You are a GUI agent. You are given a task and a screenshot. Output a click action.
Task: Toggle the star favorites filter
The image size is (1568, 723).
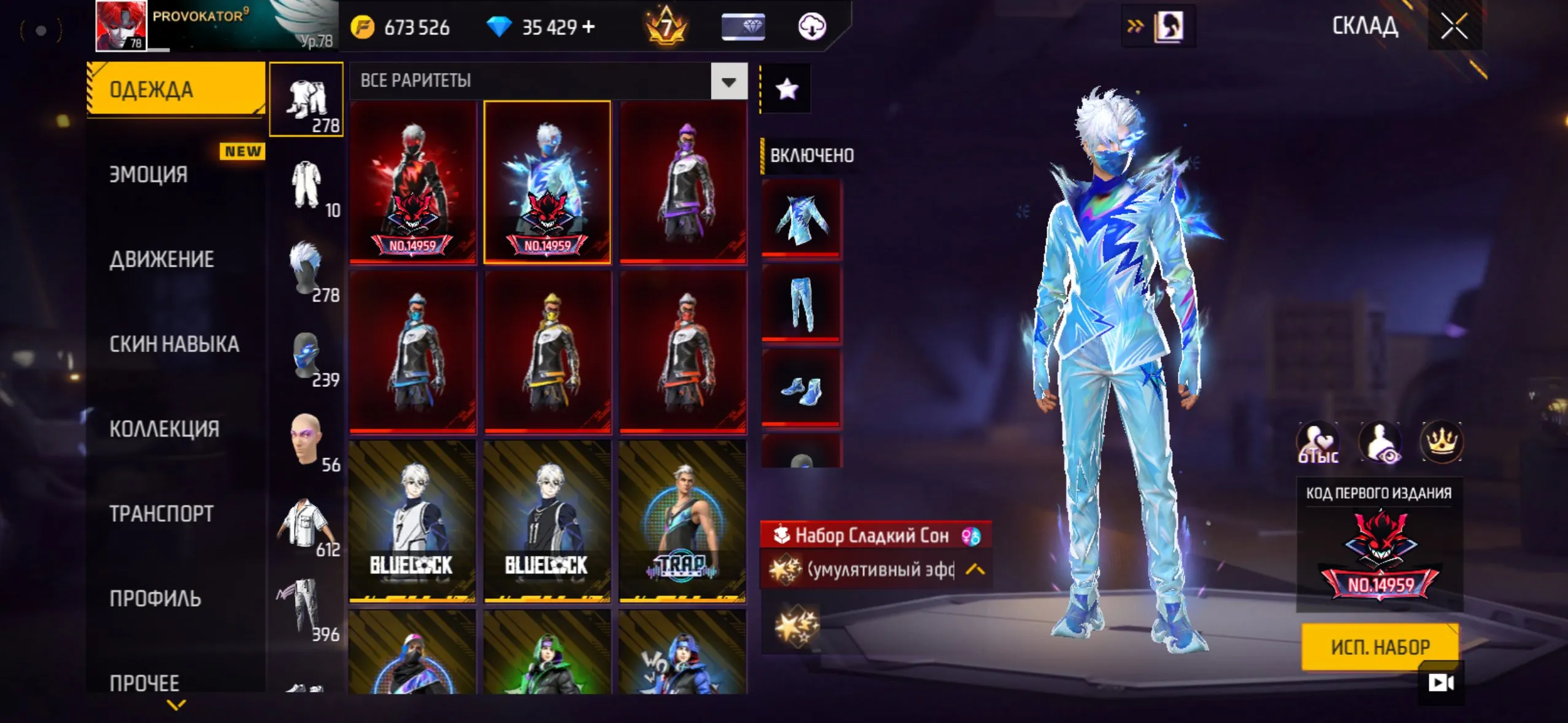coord(786,88)
